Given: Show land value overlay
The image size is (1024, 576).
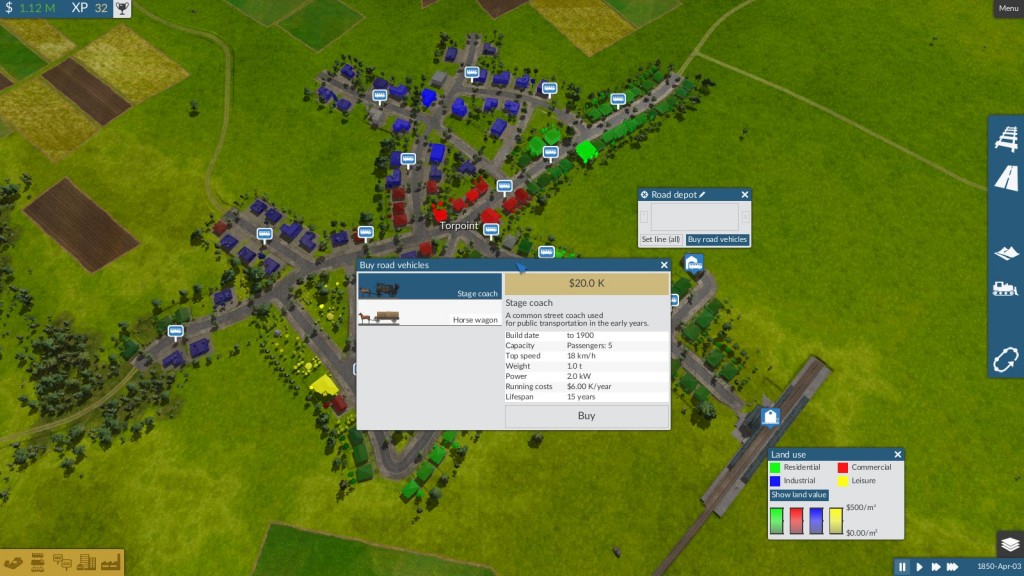Looking at the screenshot, I should coord(799,495).
